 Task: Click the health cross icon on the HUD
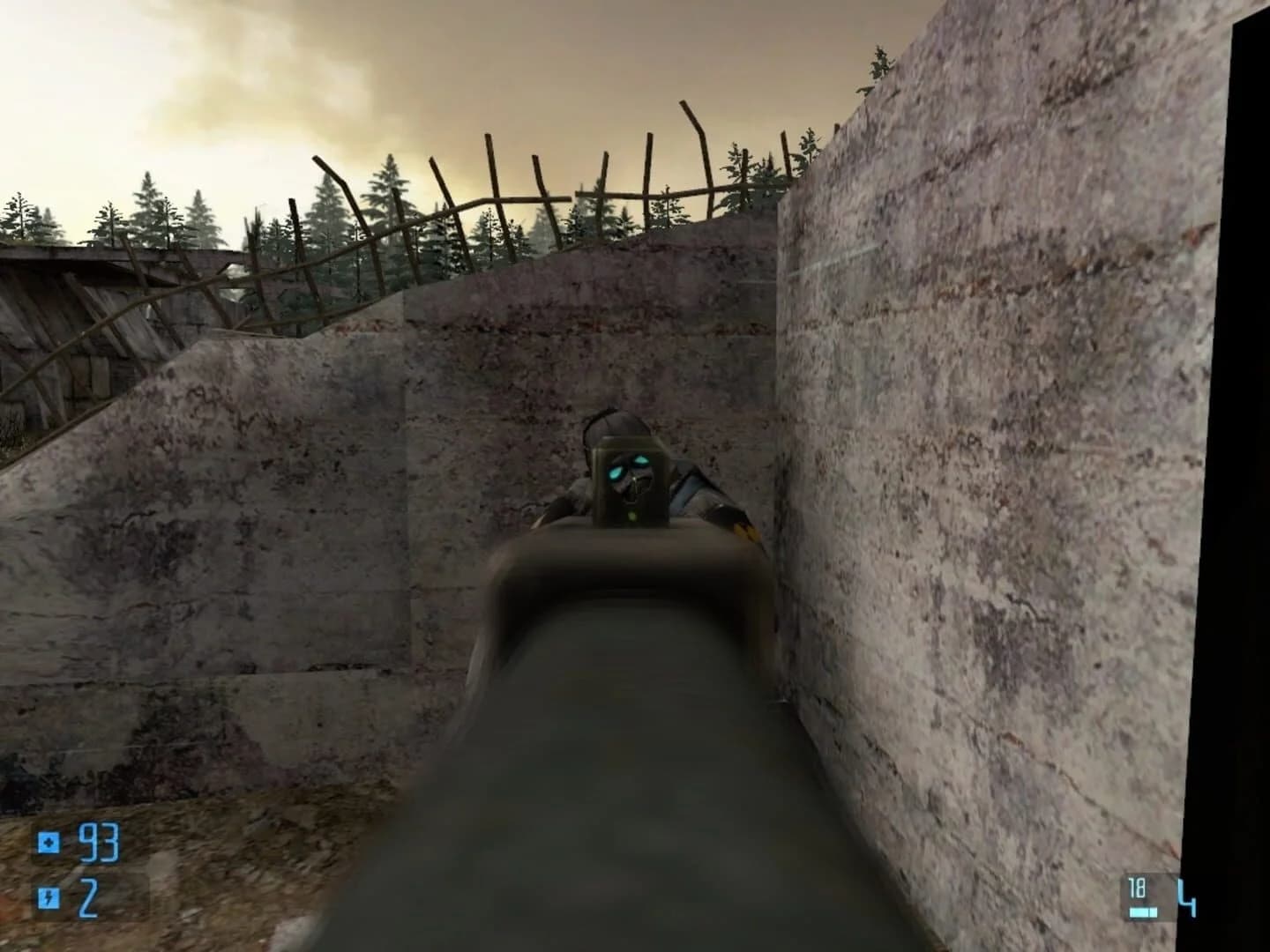pyautogui.click(x=50, y=844)
